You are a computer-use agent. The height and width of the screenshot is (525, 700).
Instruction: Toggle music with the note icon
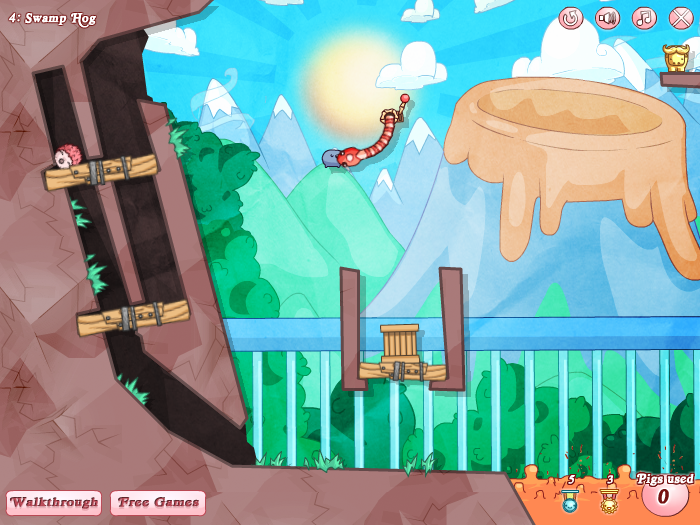[644, 18]
